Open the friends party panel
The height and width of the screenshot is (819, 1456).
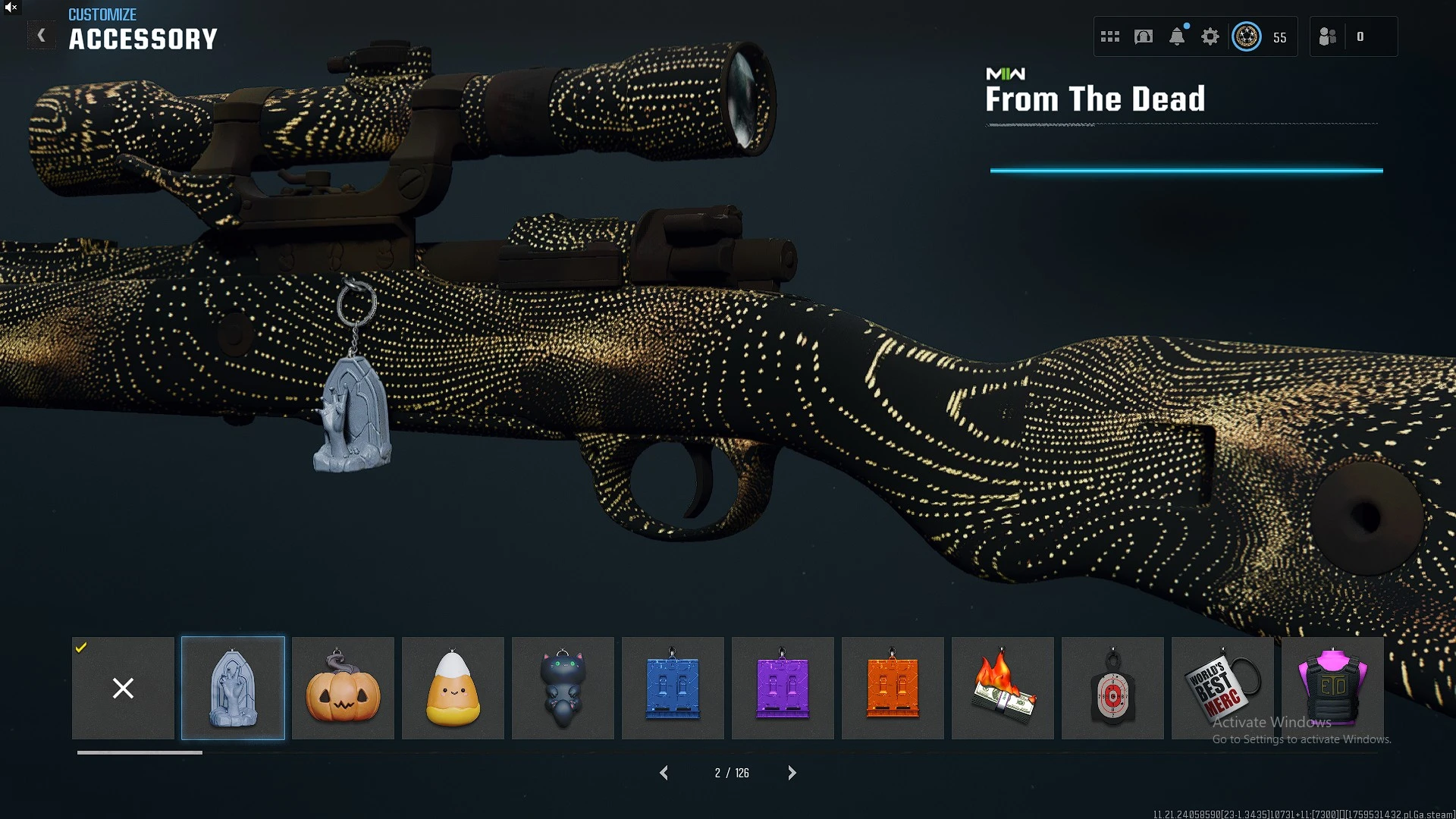pos(1329,36)
